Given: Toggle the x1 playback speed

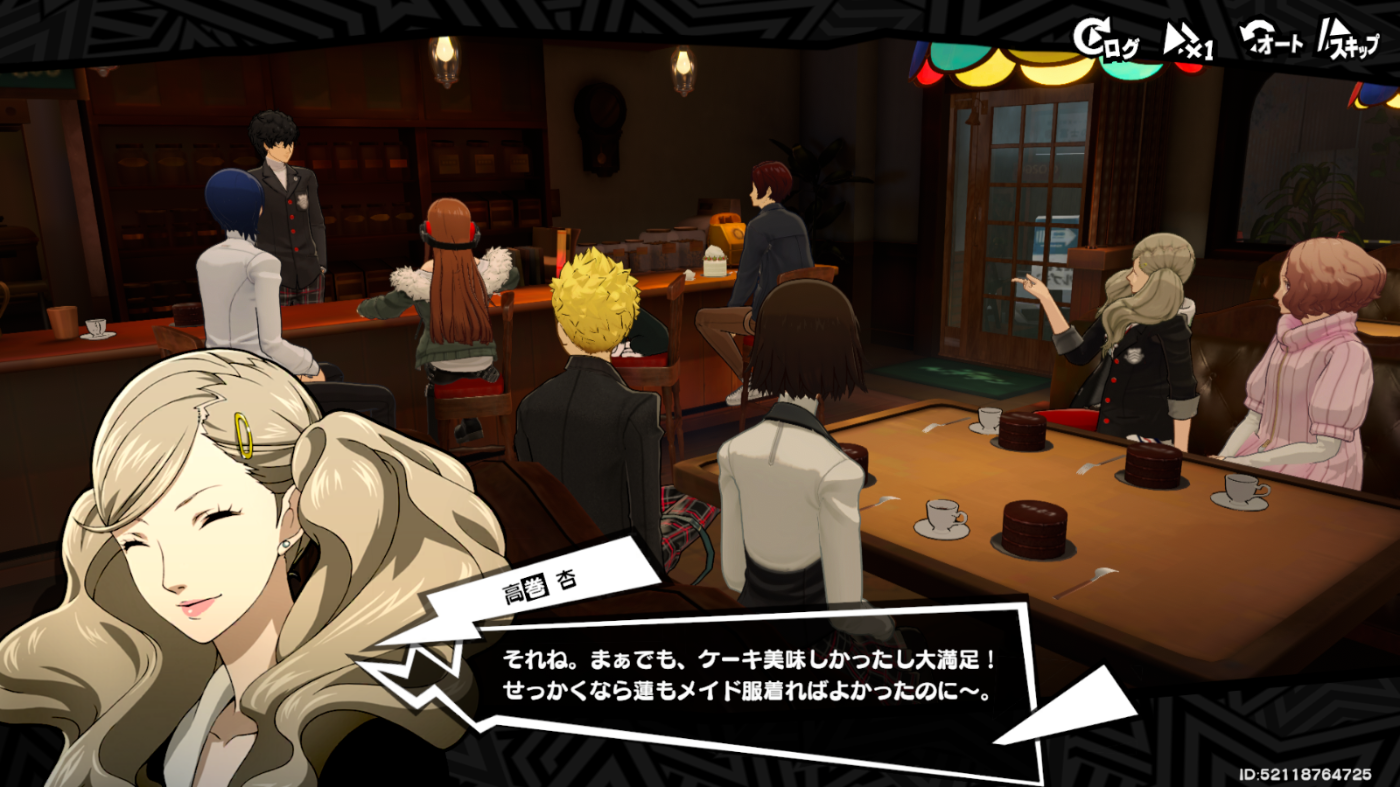Looking at the screenshot, I should coord(1188,42).
